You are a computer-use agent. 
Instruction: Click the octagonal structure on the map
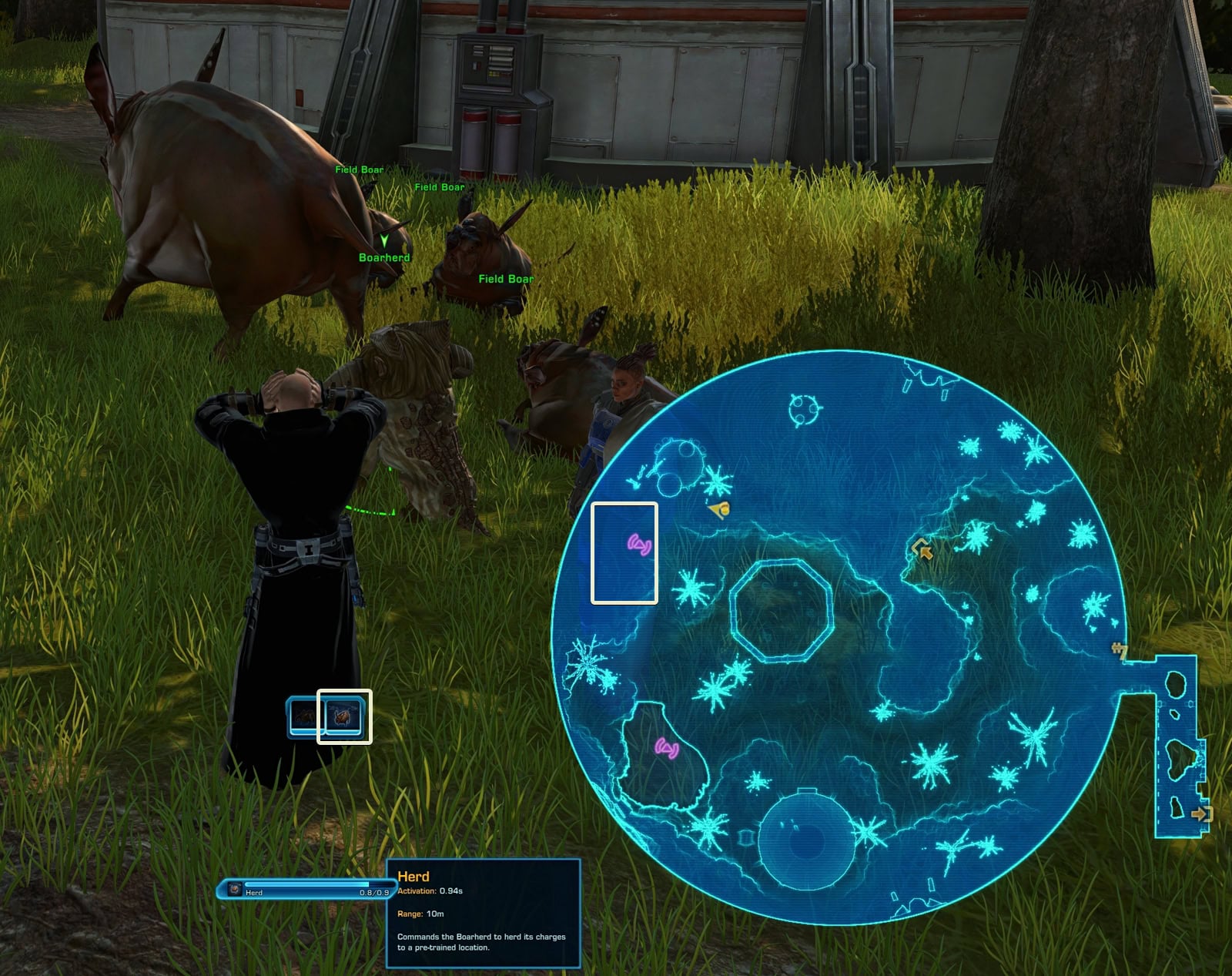pos(781,611)
